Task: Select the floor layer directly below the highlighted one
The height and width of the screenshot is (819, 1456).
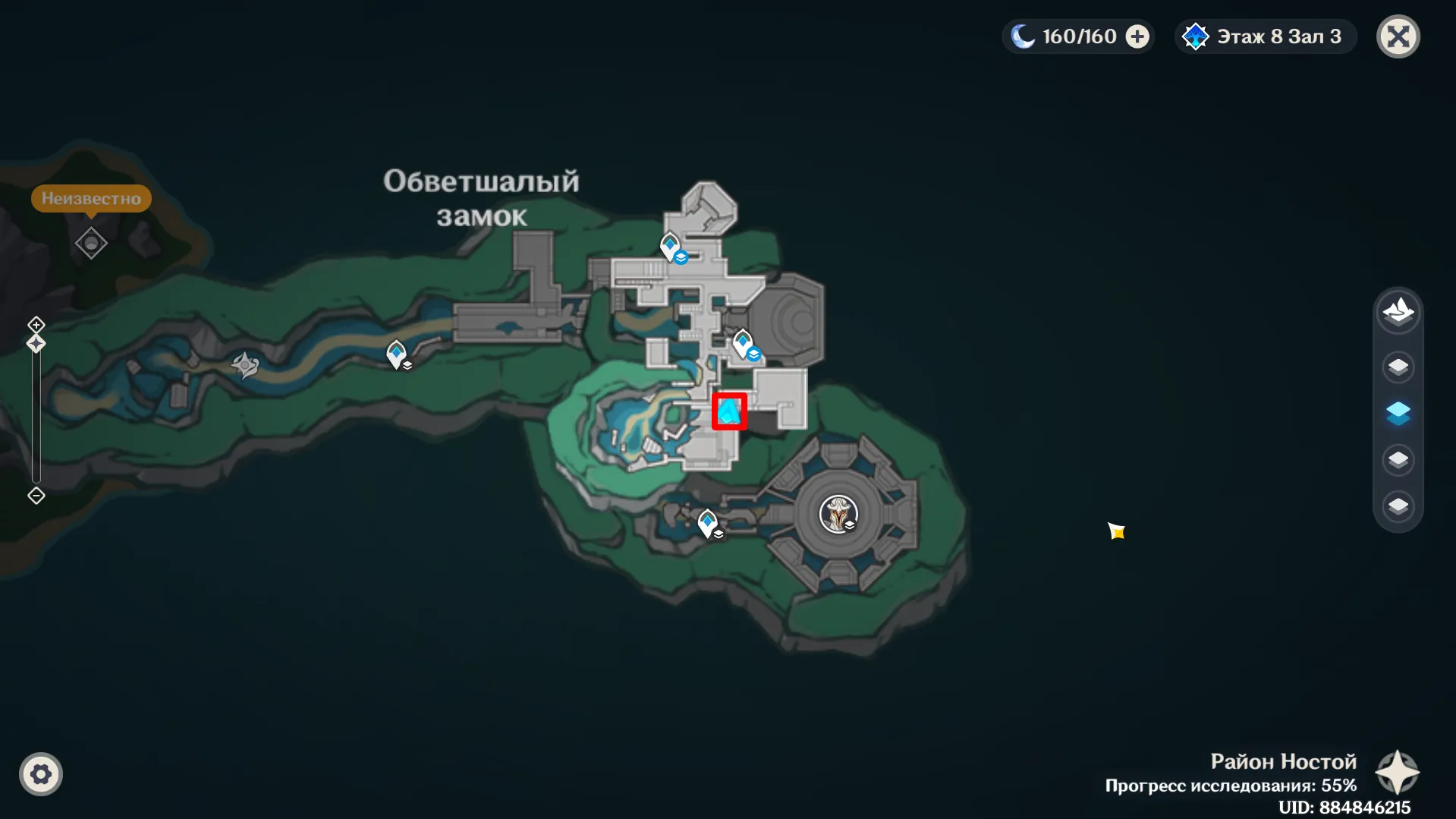Action: [1399, 459]
